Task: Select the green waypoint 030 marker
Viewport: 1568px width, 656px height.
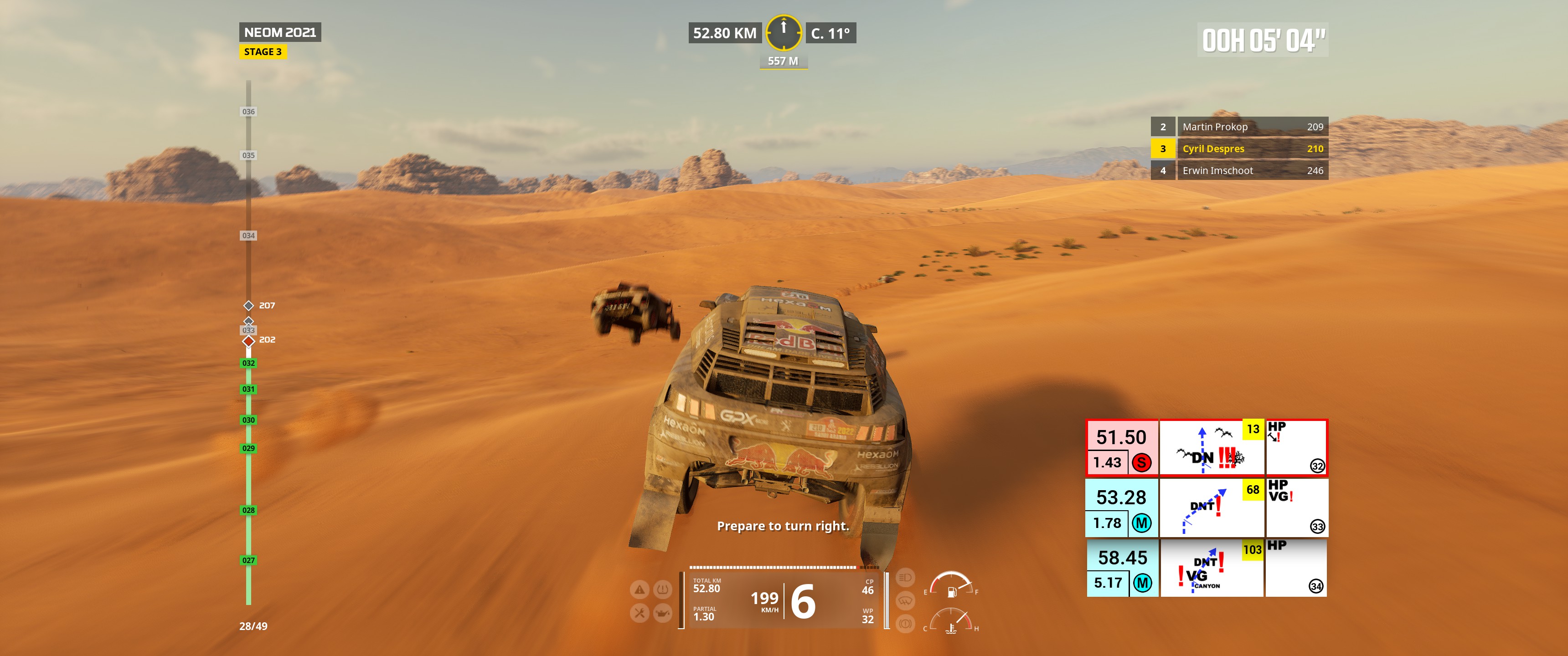Action: (x=248, y=420)
